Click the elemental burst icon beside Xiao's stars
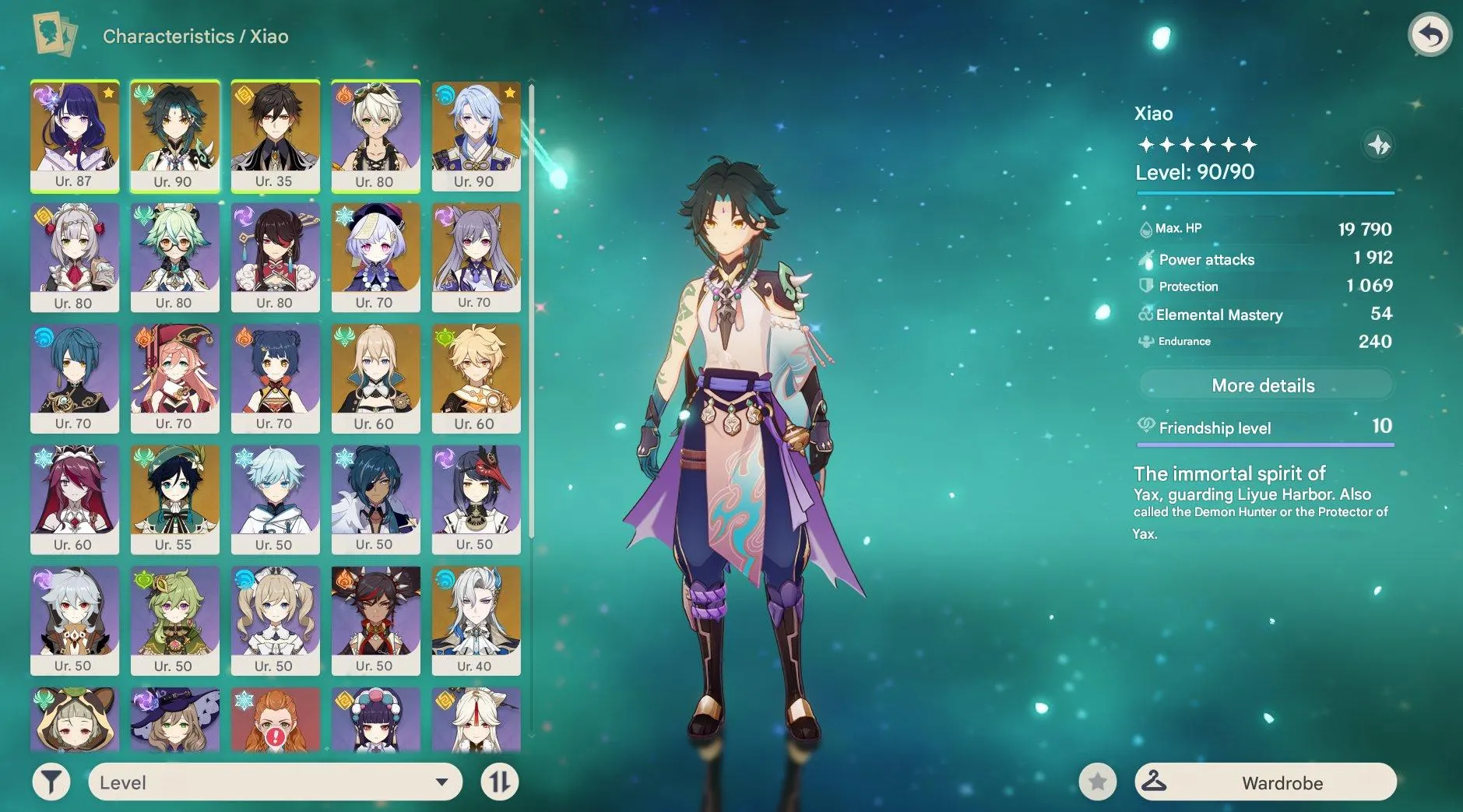The height and width of the screenshot is (812, 1463). 1378,144
